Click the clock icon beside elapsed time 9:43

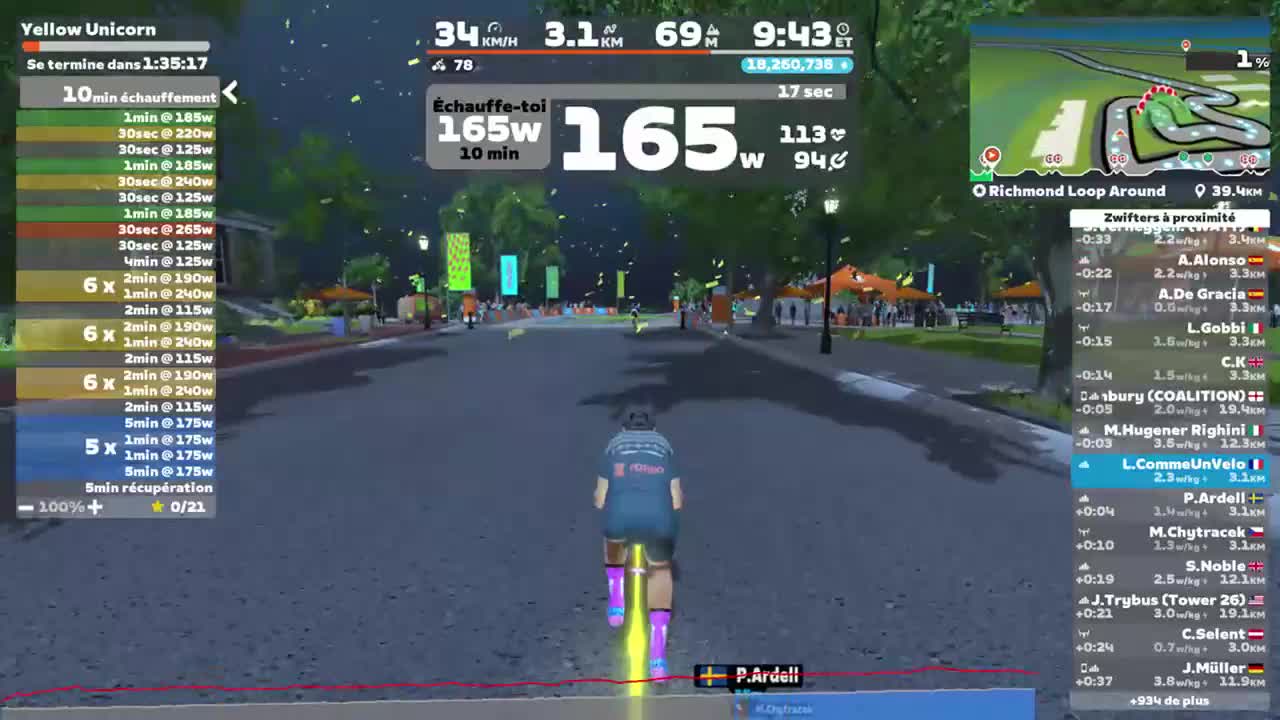click(841, 30)
